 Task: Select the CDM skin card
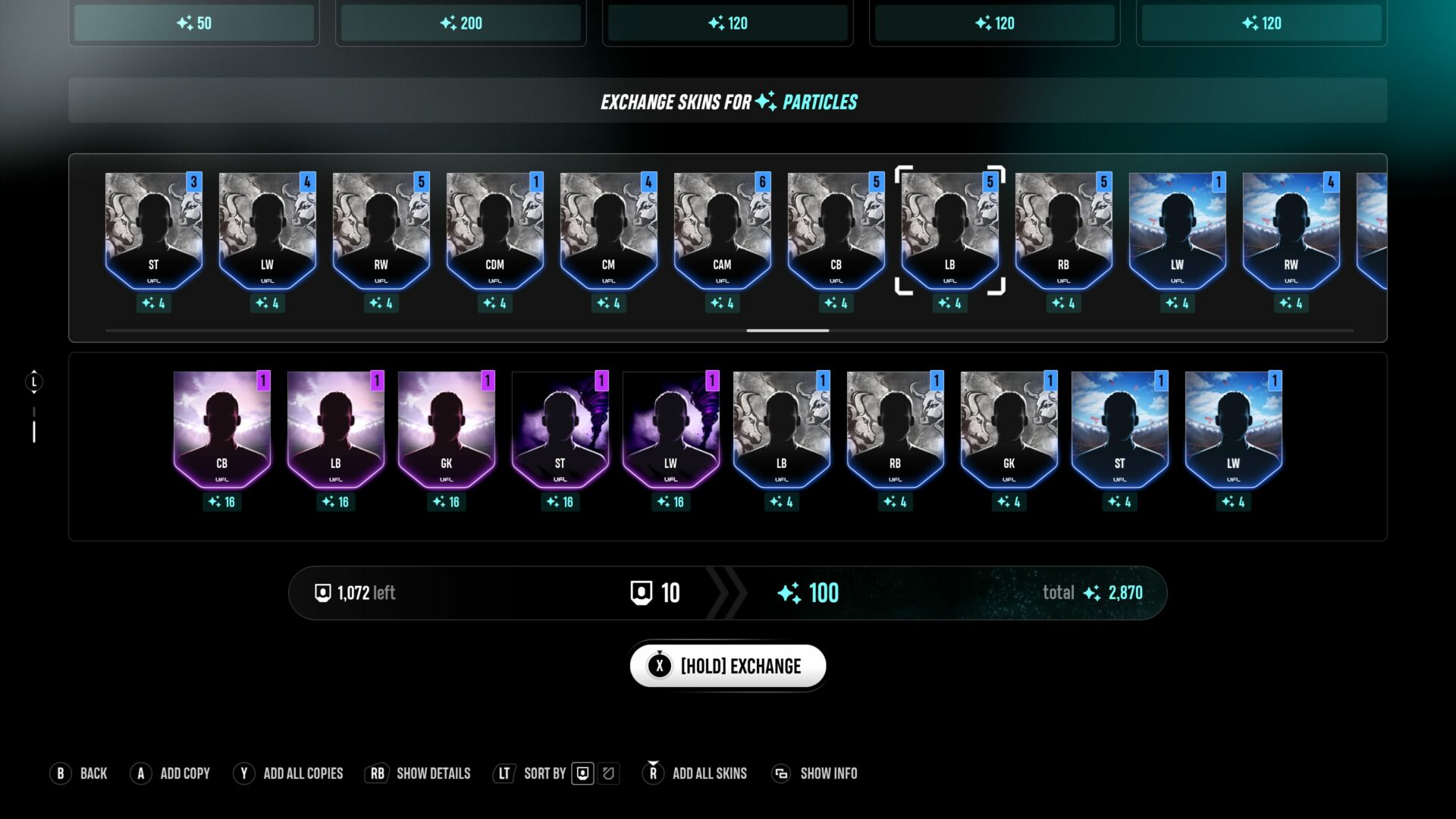coord(494,231)
